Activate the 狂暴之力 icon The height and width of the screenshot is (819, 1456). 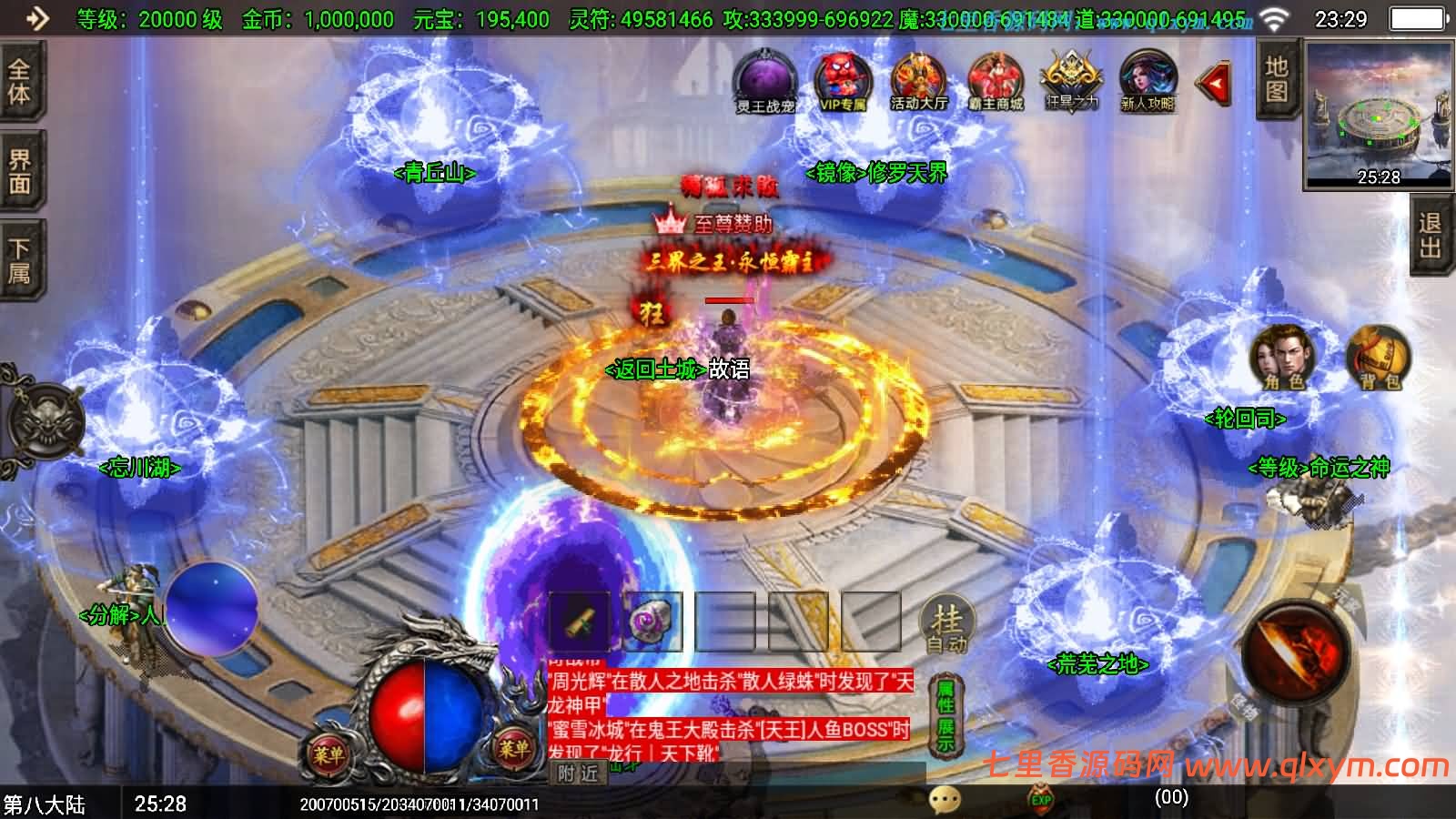1074,82
